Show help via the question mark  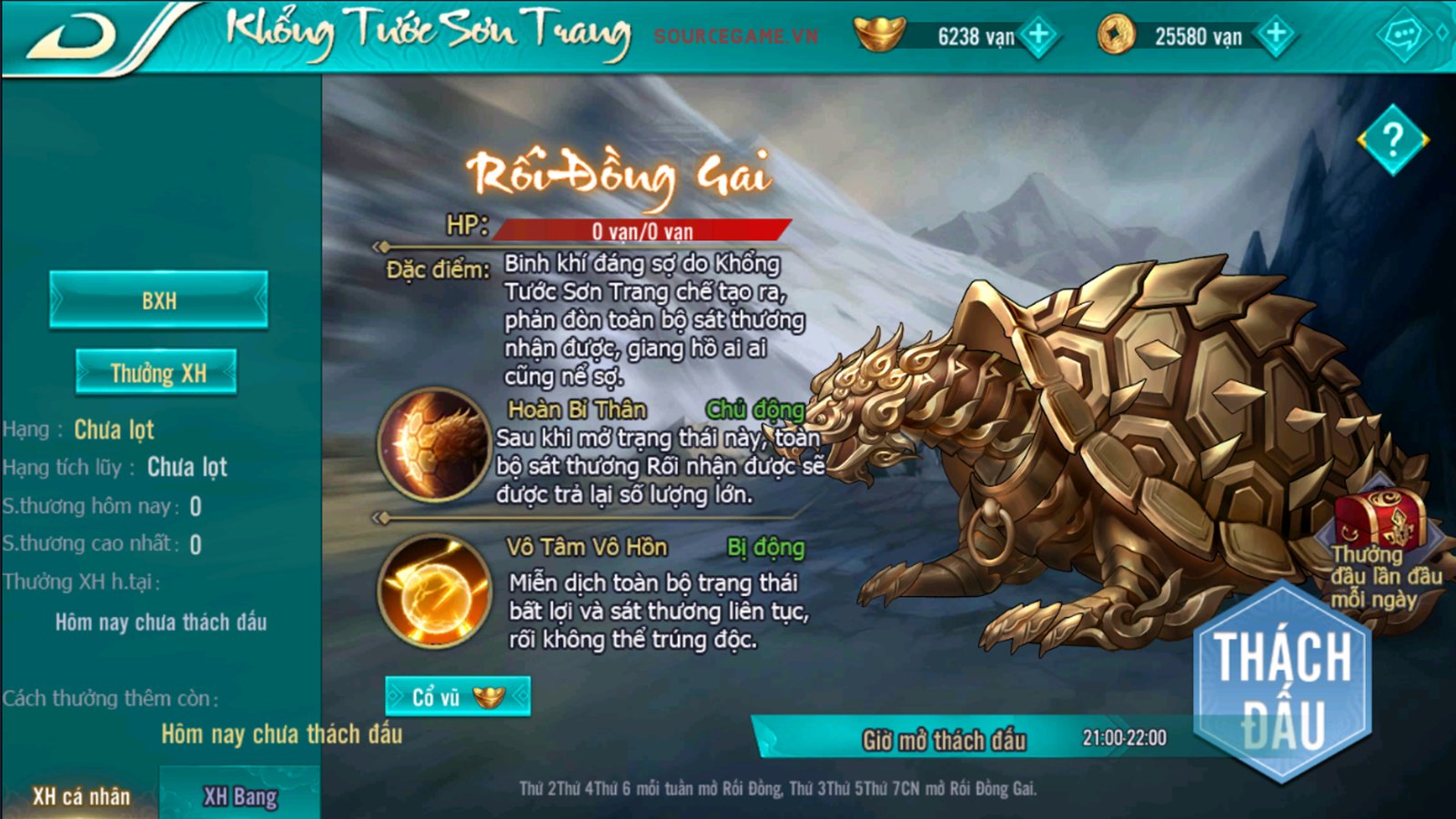tap(1392, 140)
